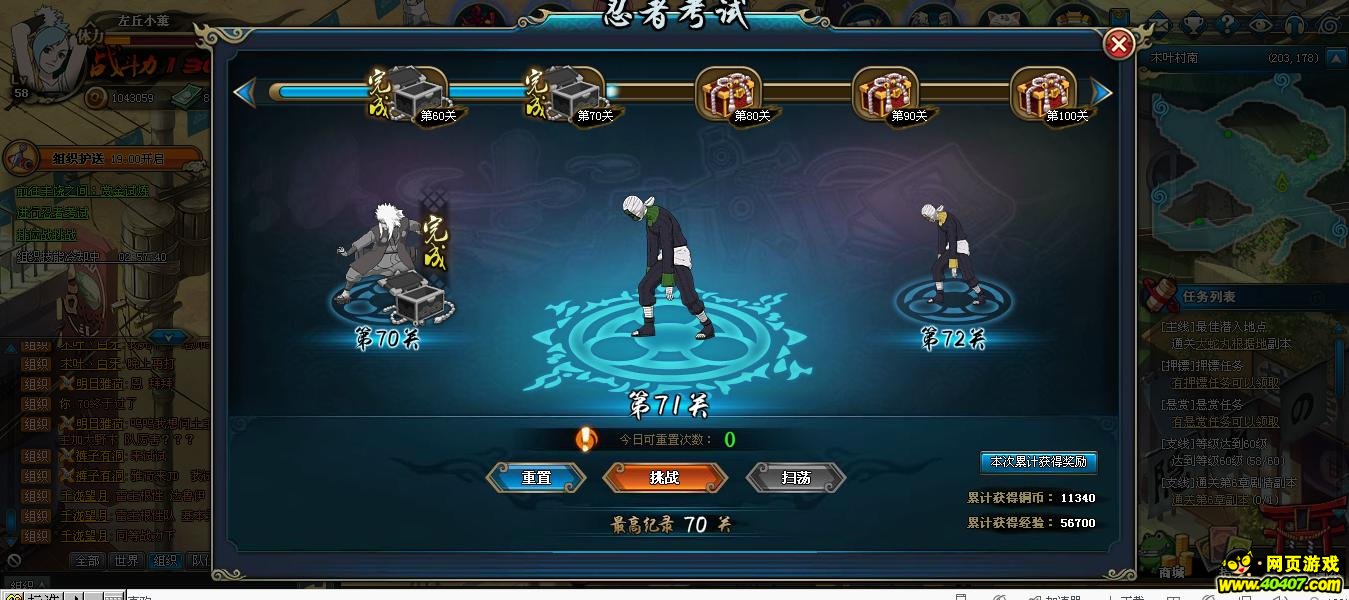
Task: Select the completed stage 60 chest
Action: (x=414, y=95)
